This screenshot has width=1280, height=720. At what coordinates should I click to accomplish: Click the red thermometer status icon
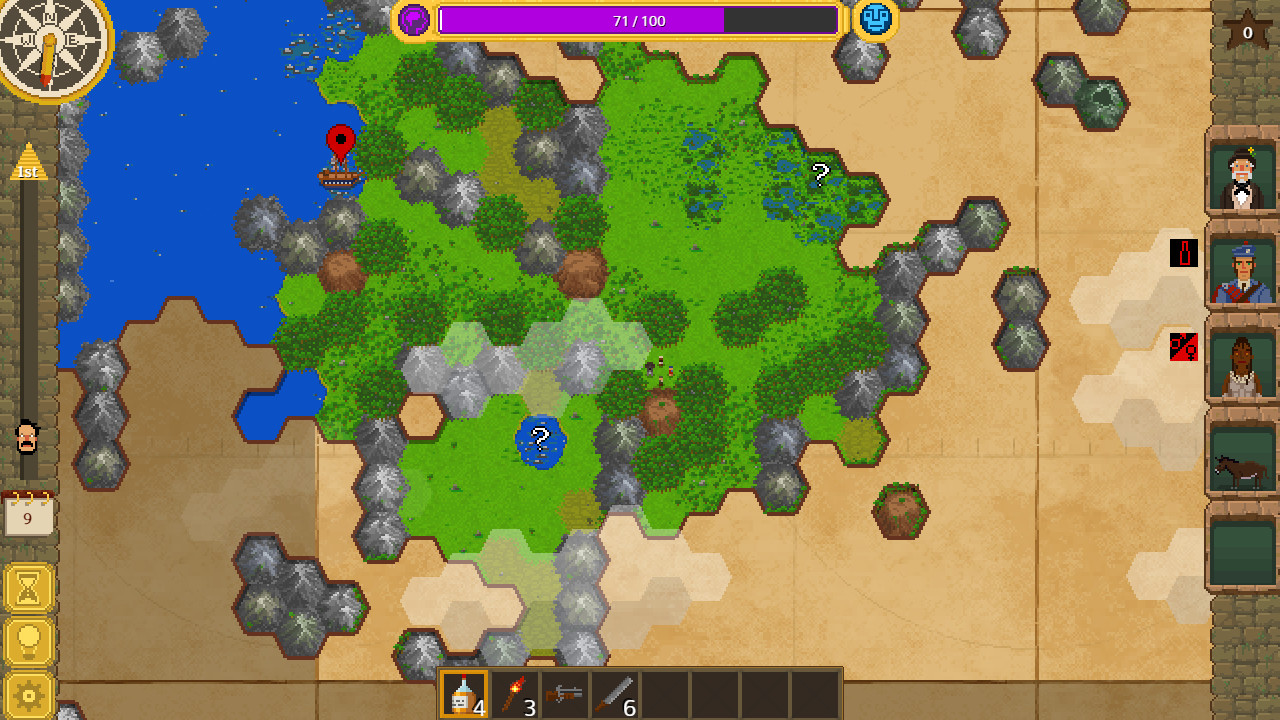(1181, 254)
